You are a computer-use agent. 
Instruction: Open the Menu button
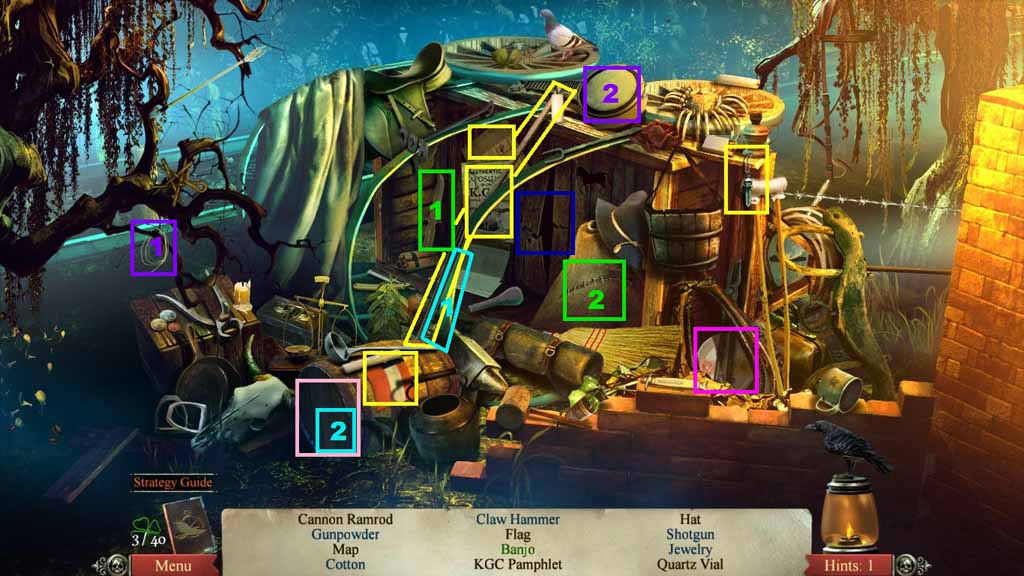(x=173, y=566)
